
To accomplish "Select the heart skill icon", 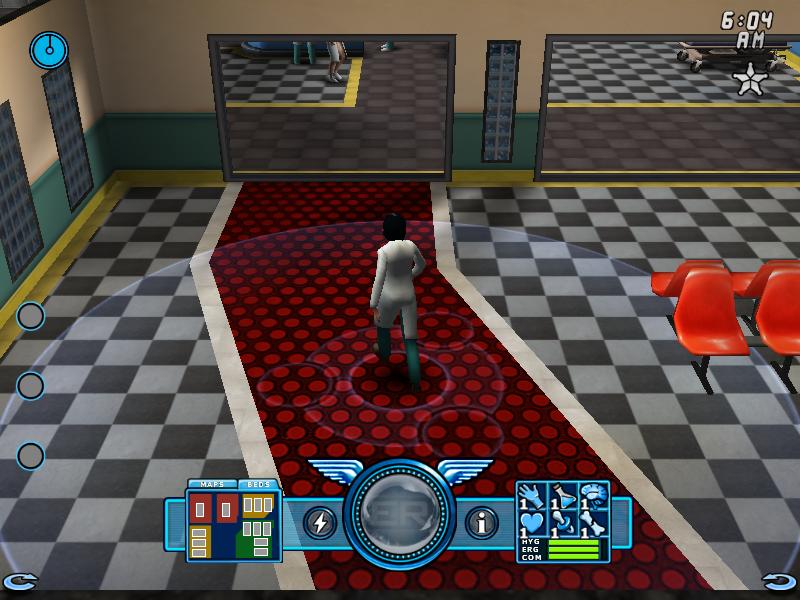I will pyautogui.click(x=532, y=522).
